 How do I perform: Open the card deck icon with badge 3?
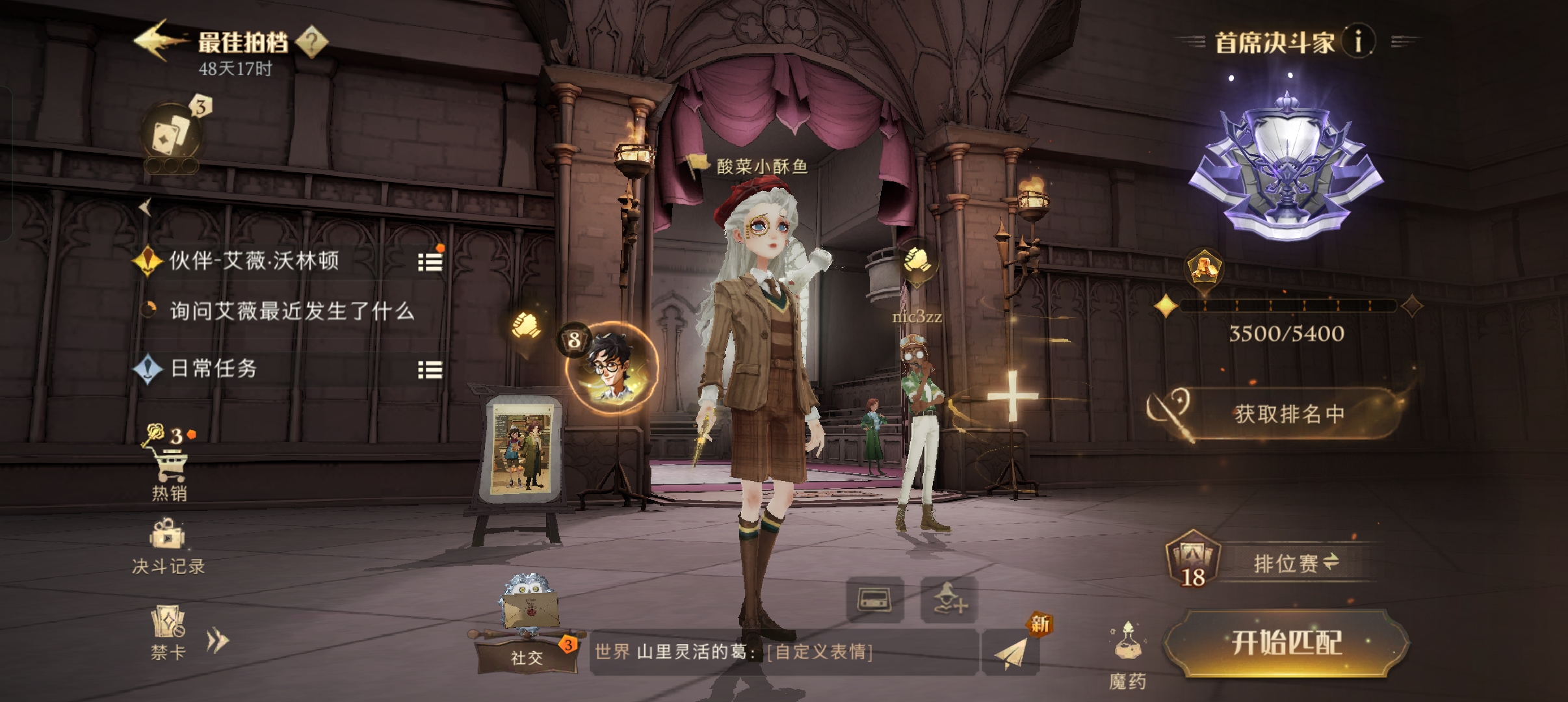point(172,135)
